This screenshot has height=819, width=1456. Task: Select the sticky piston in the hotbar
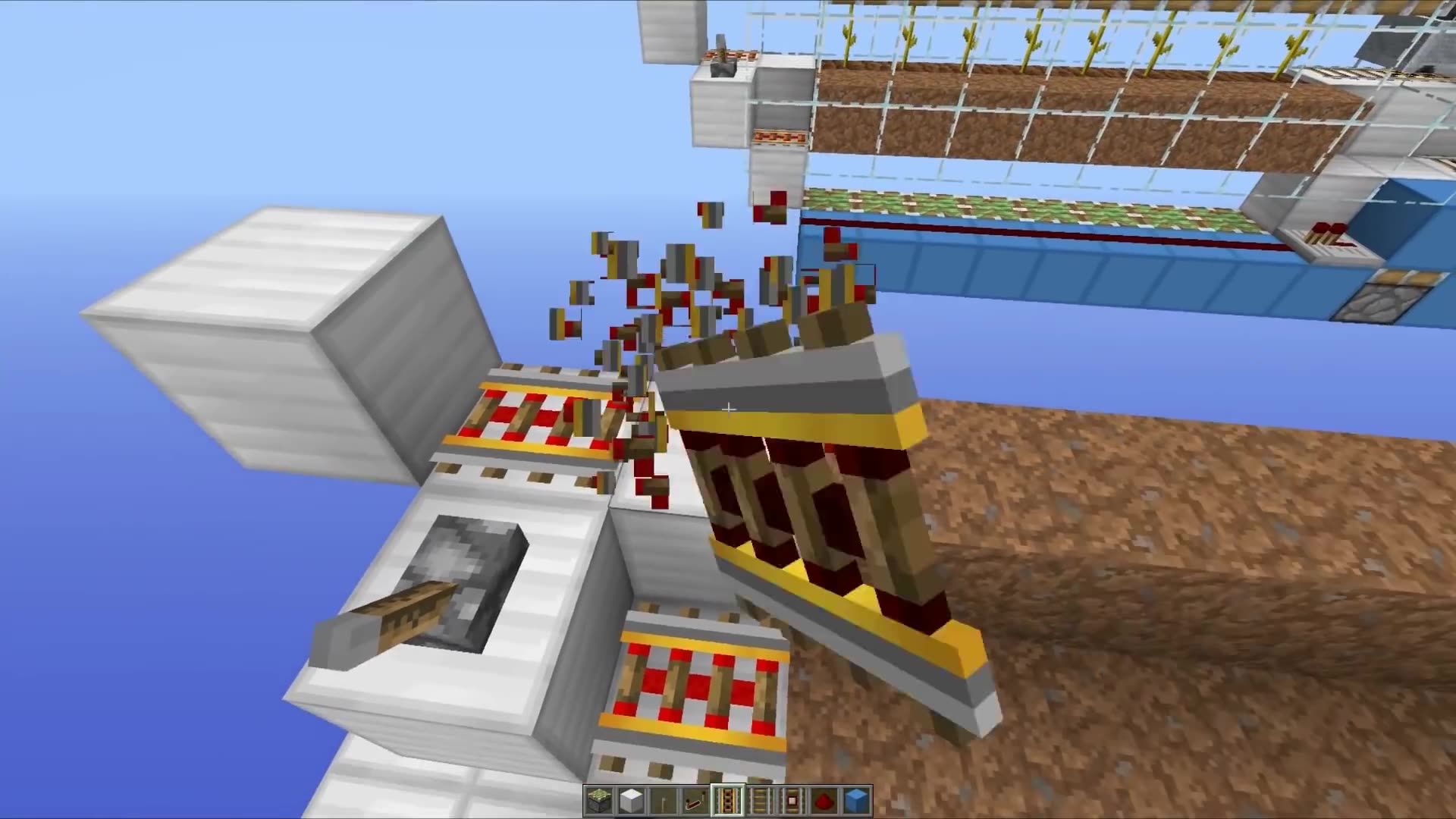[598, 799]
